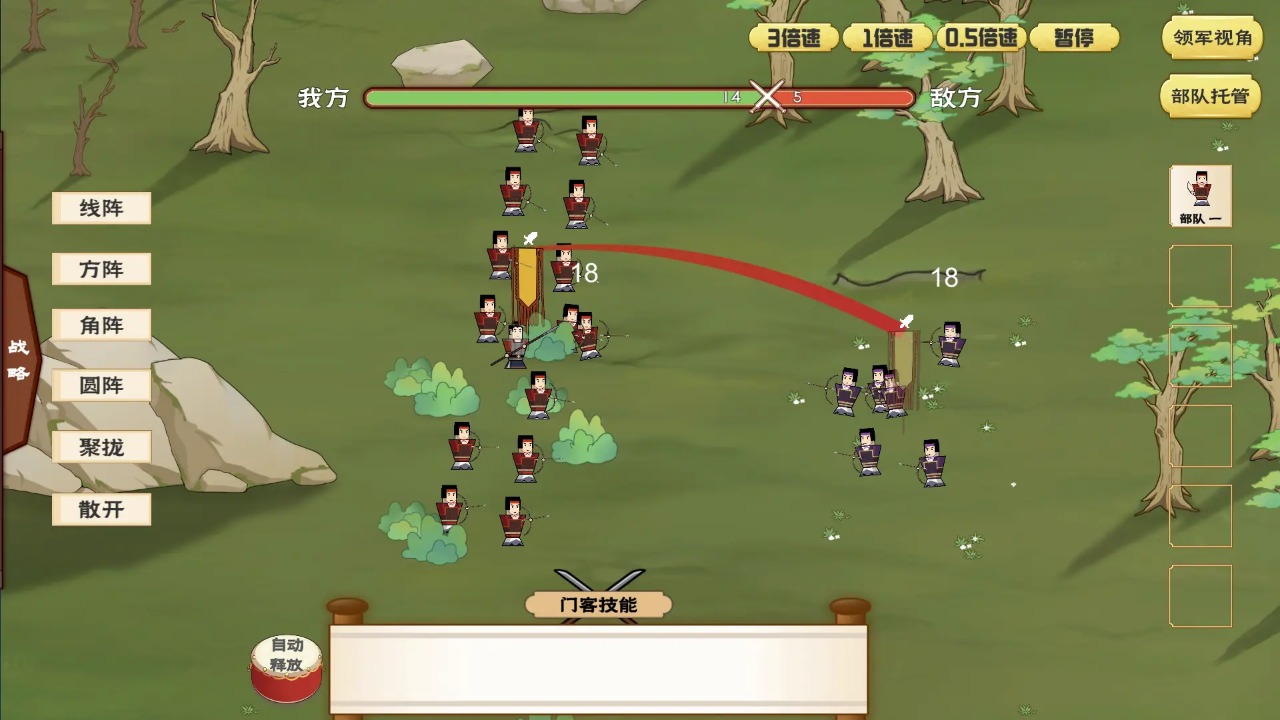Choose the 线阵 line formation
The height and width of the screenshot is (720, 1280).
coord(101,208)
